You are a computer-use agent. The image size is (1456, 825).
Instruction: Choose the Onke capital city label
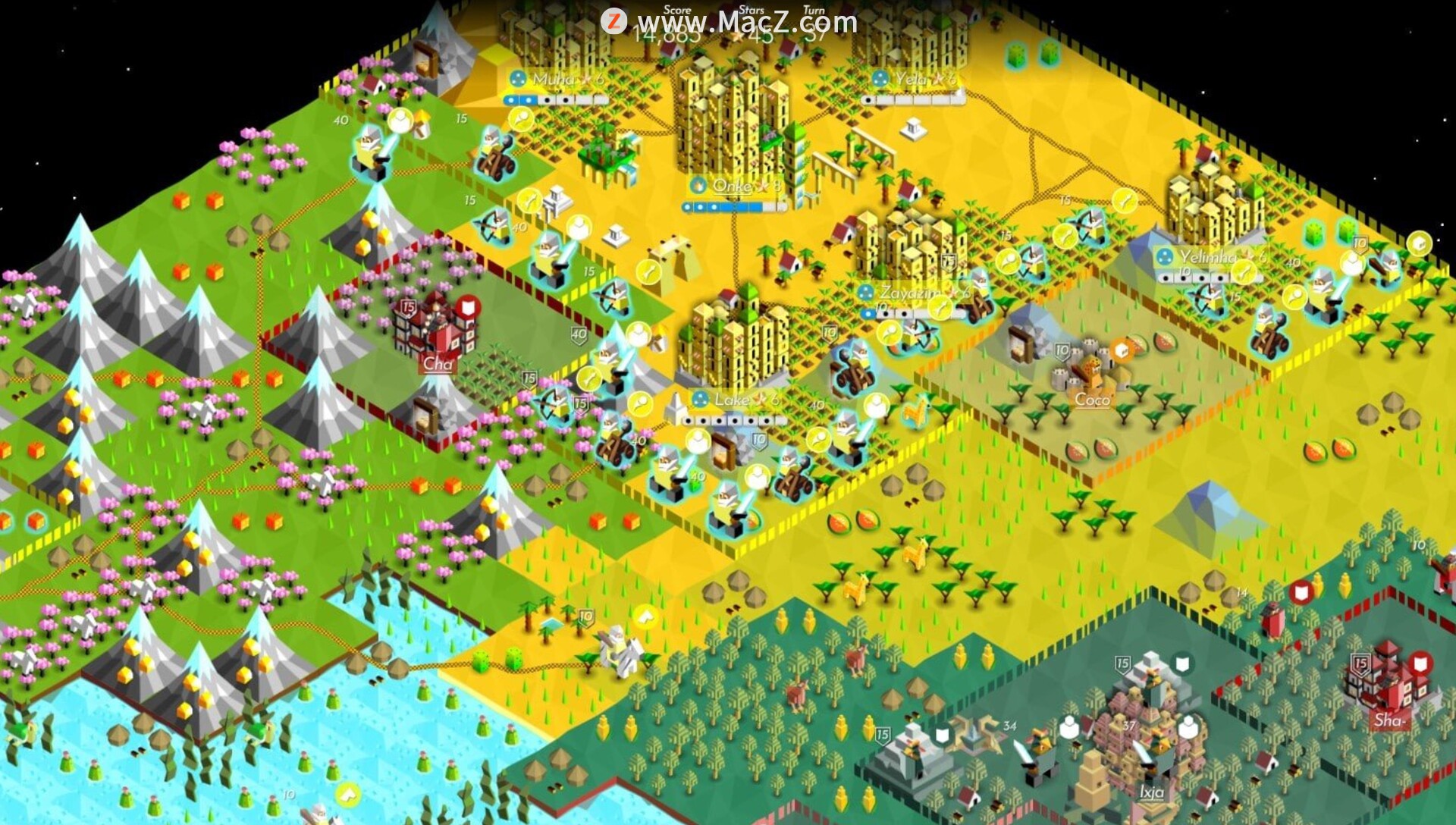tap(734, 186)
